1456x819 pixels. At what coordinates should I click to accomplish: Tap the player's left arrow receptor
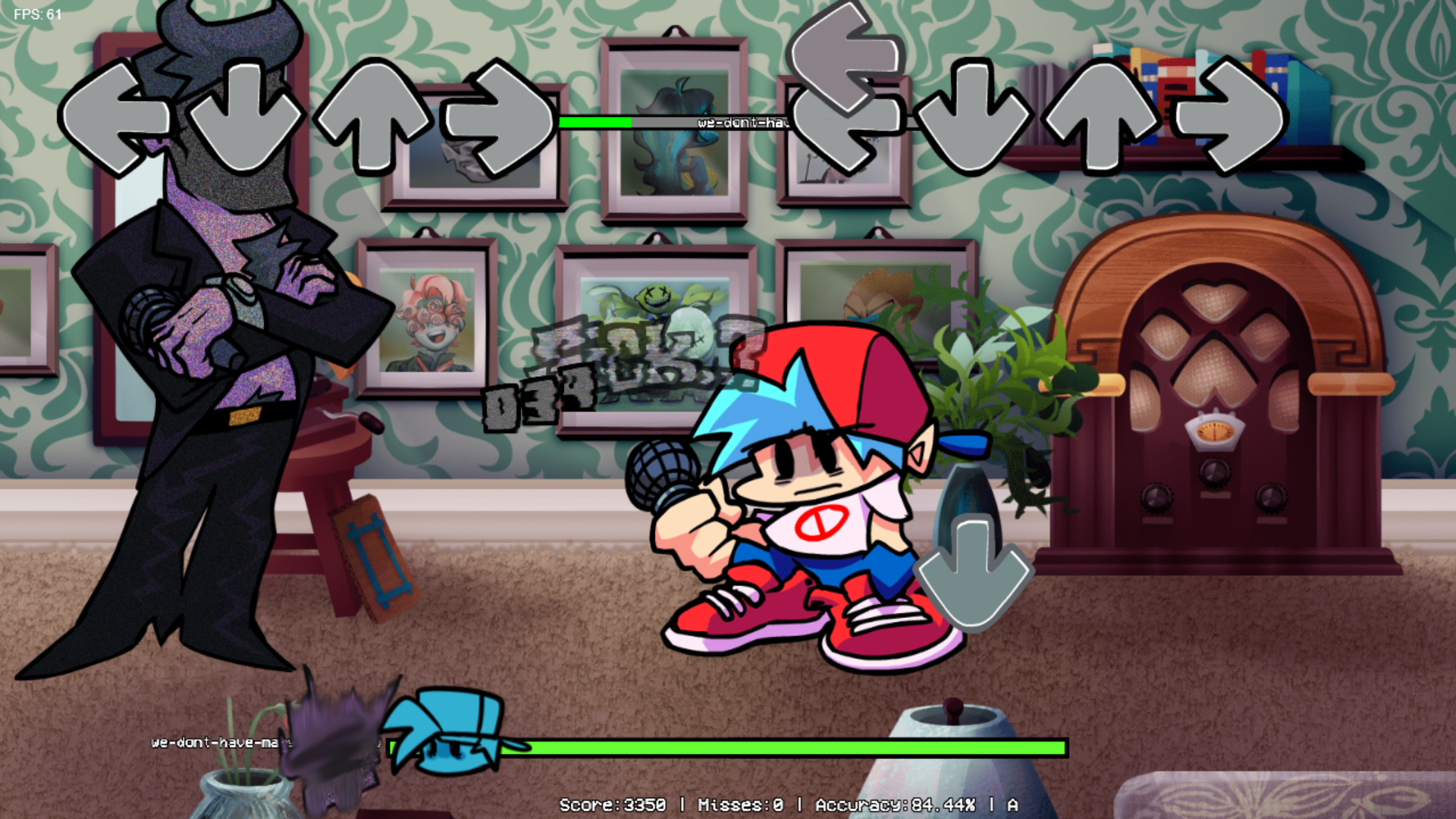point(848,125)
